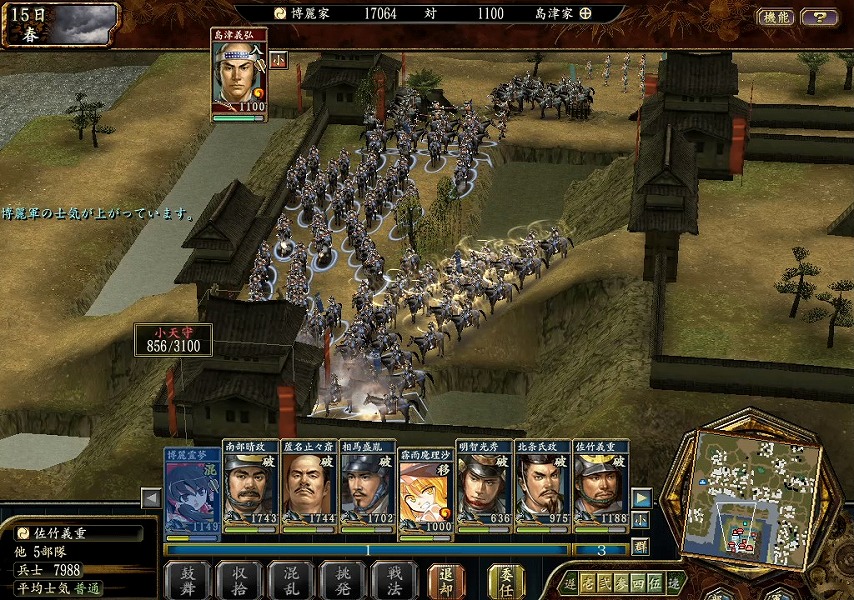Select the 相馬盛胤 unit card
The width and height of the screenshot is (854, 600).
(367, 489)
